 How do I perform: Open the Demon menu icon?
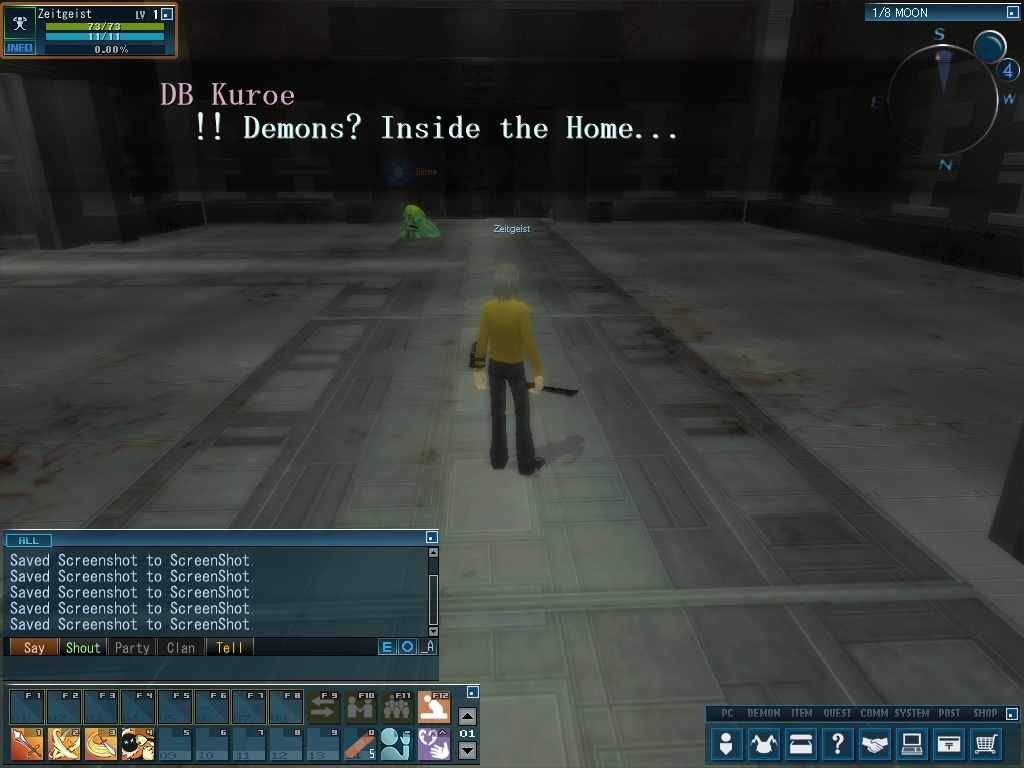764,744
